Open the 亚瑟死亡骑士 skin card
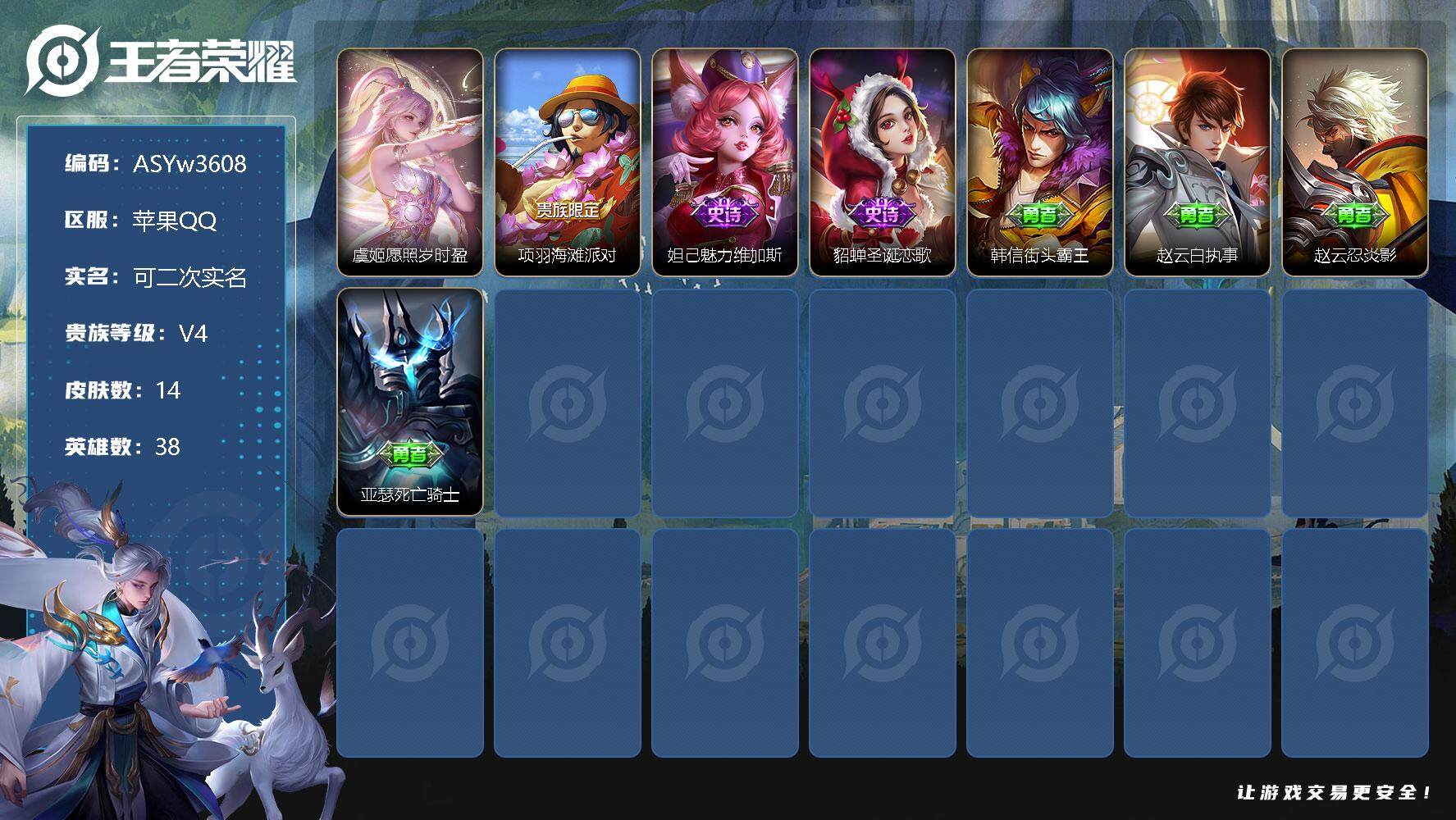 (410, 401)
